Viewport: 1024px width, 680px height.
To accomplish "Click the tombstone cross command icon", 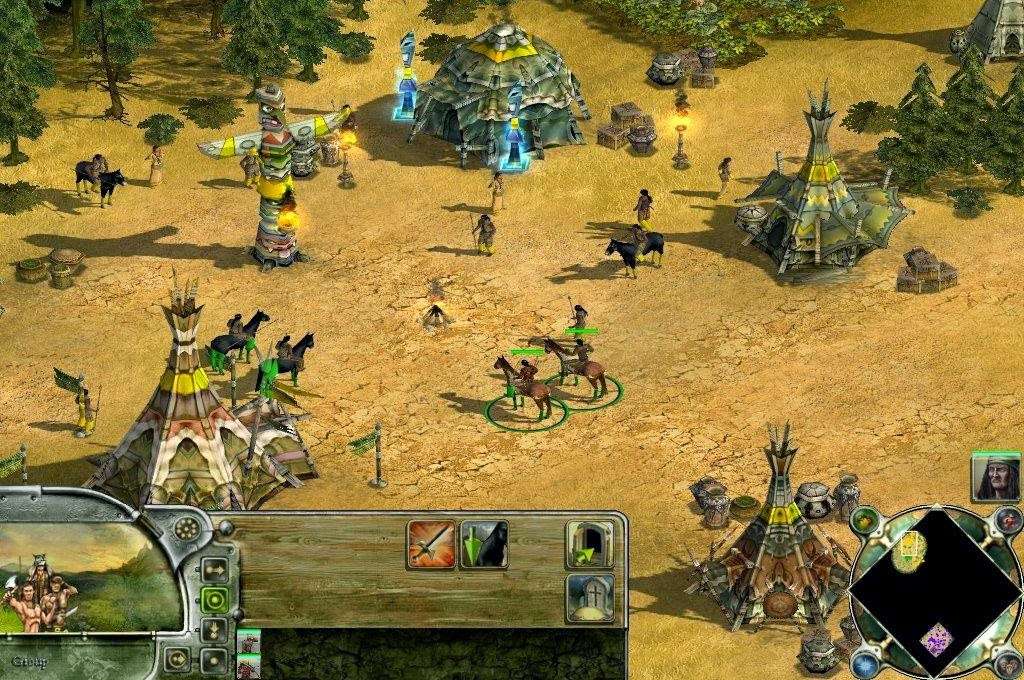I will click(589, 596).
